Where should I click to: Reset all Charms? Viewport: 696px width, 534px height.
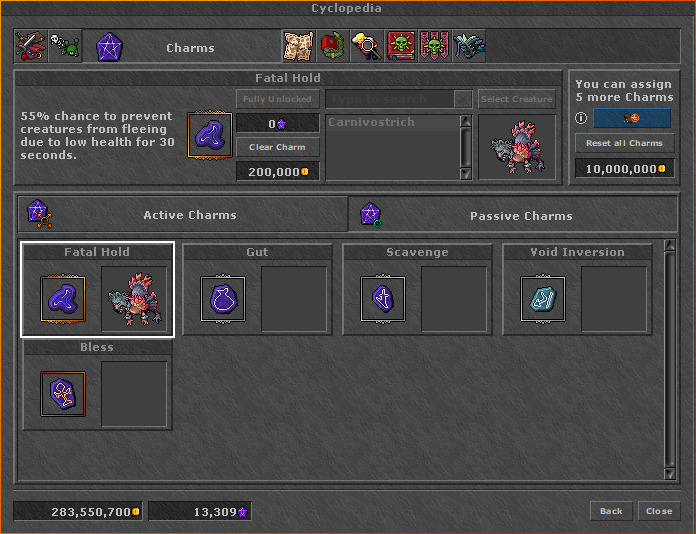click(624, 143)
